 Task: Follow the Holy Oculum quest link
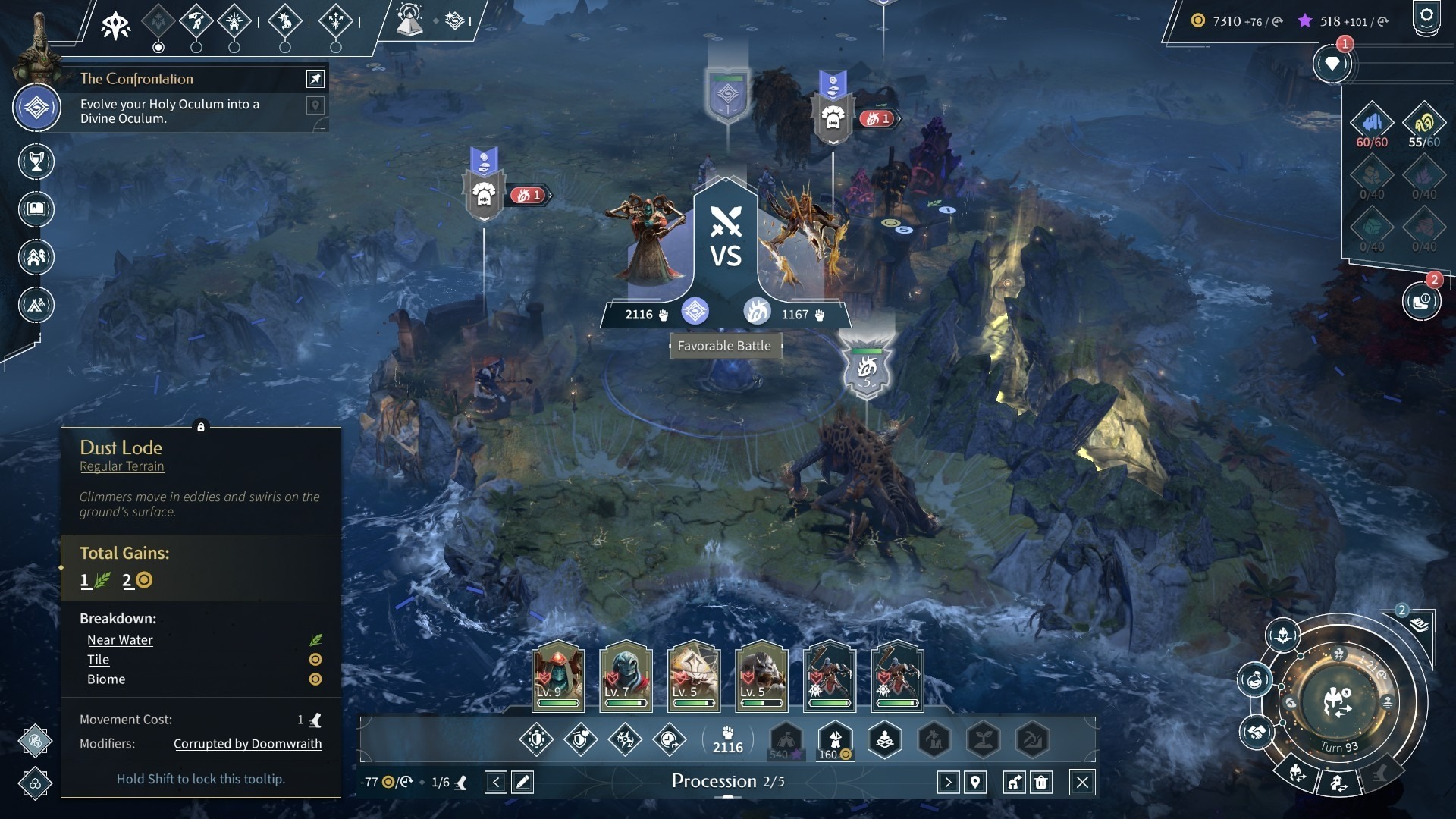(187, 105)
